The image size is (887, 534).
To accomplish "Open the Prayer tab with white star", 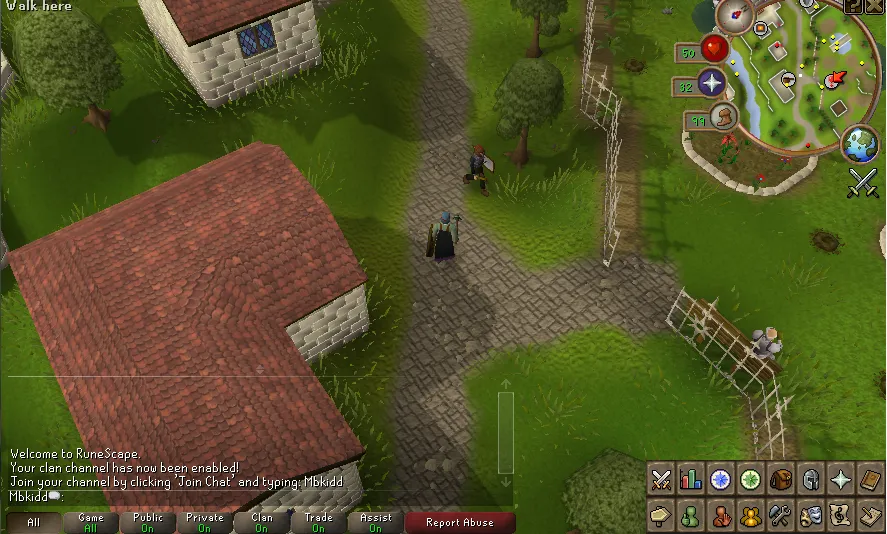I will (841, 480).
